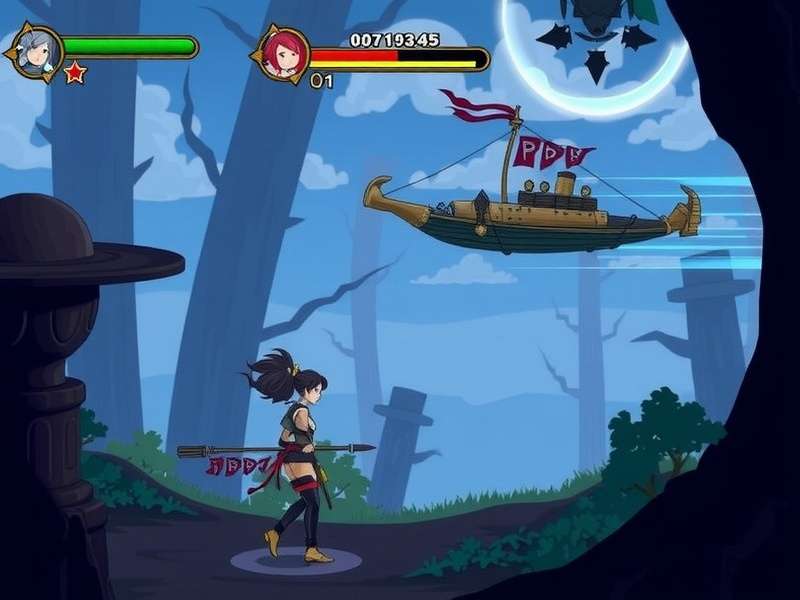Viewport: 800px width, 600px height.
Task: Click the red star icon below the green bar
Action: point(75,72)
